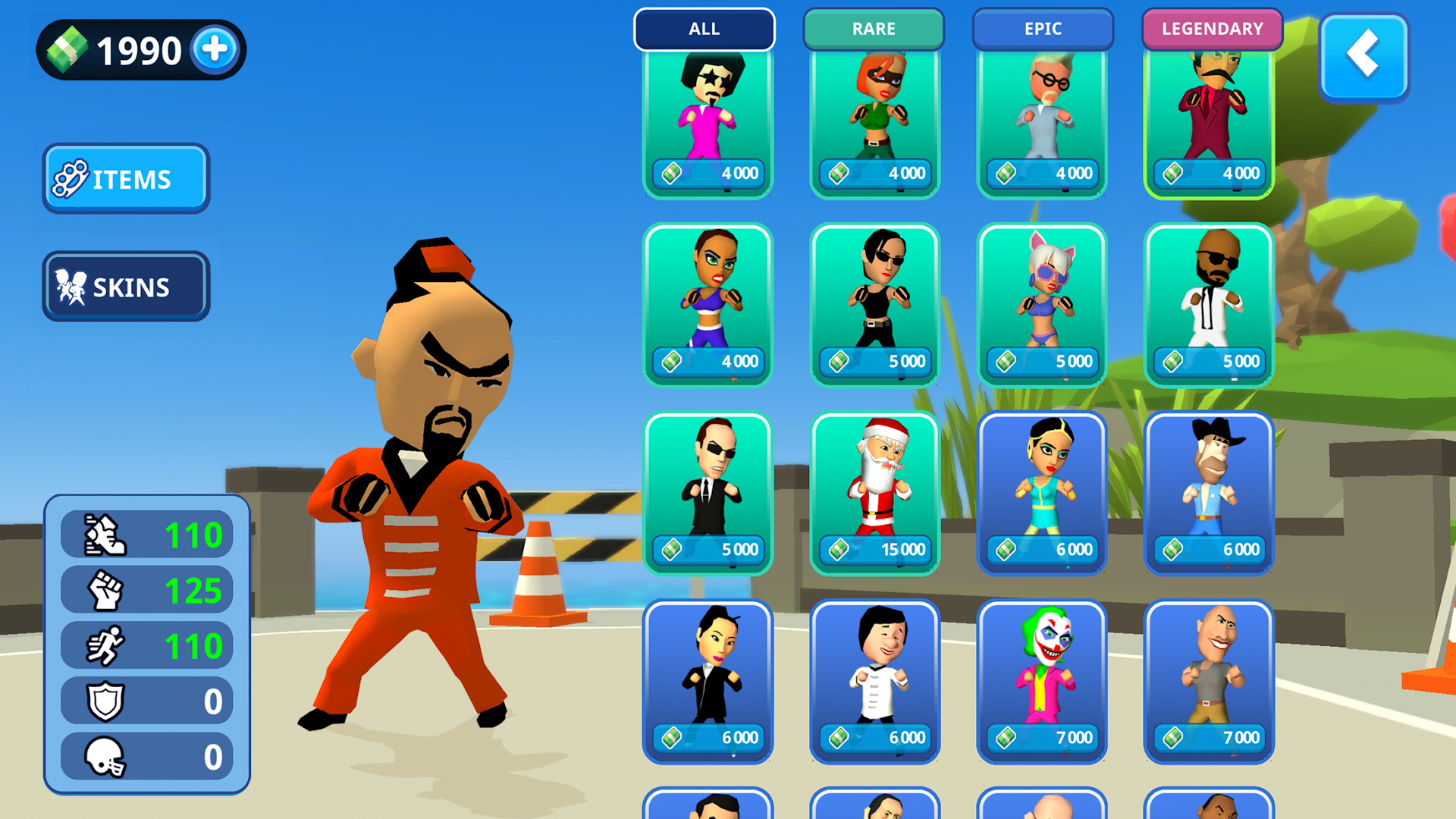Click the wings icon on the SKINS button
The width and height of the screenshot is (1456, 819).
pos(71,286)
